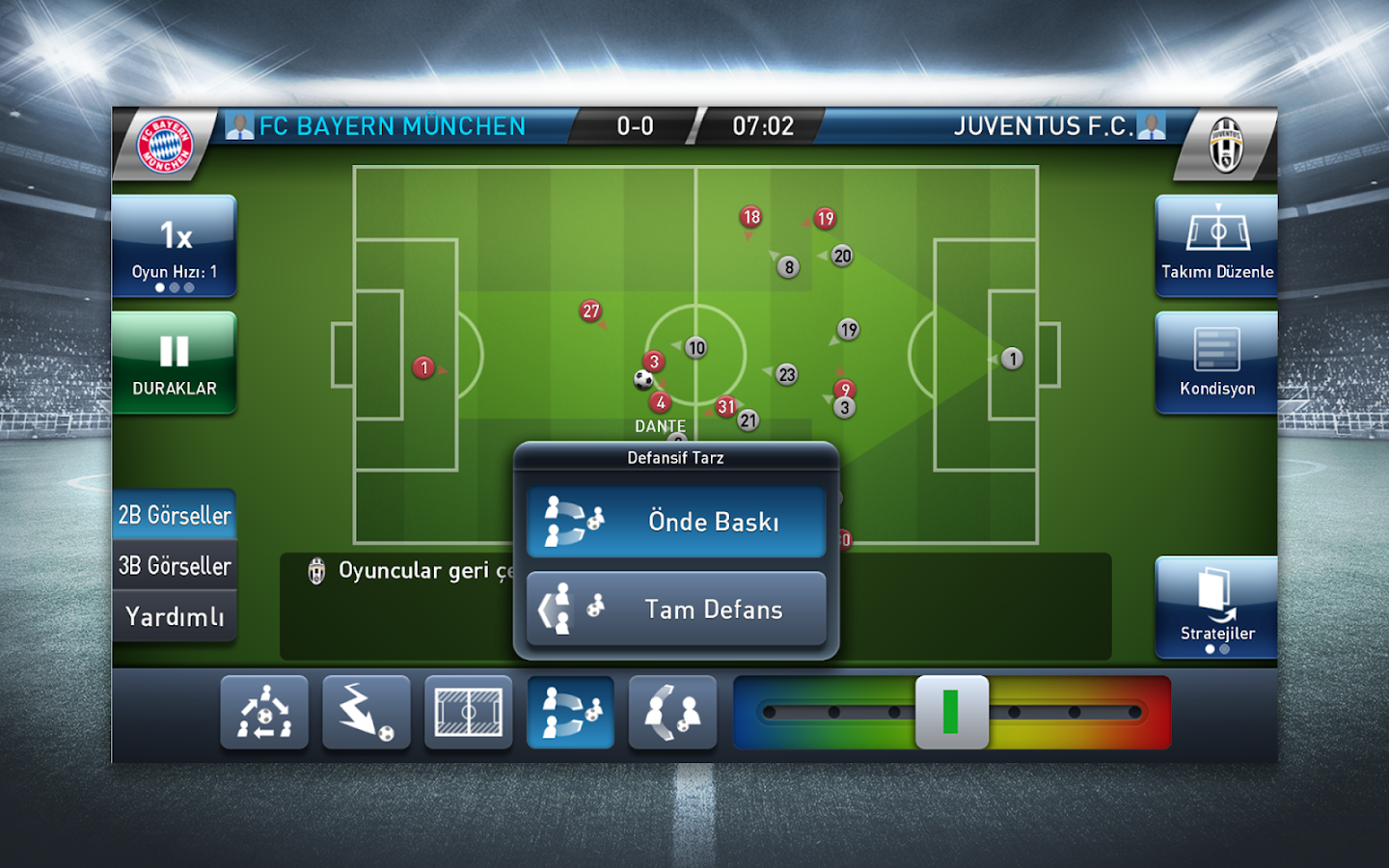Click the green mentality slider handle

coord(951,713)
